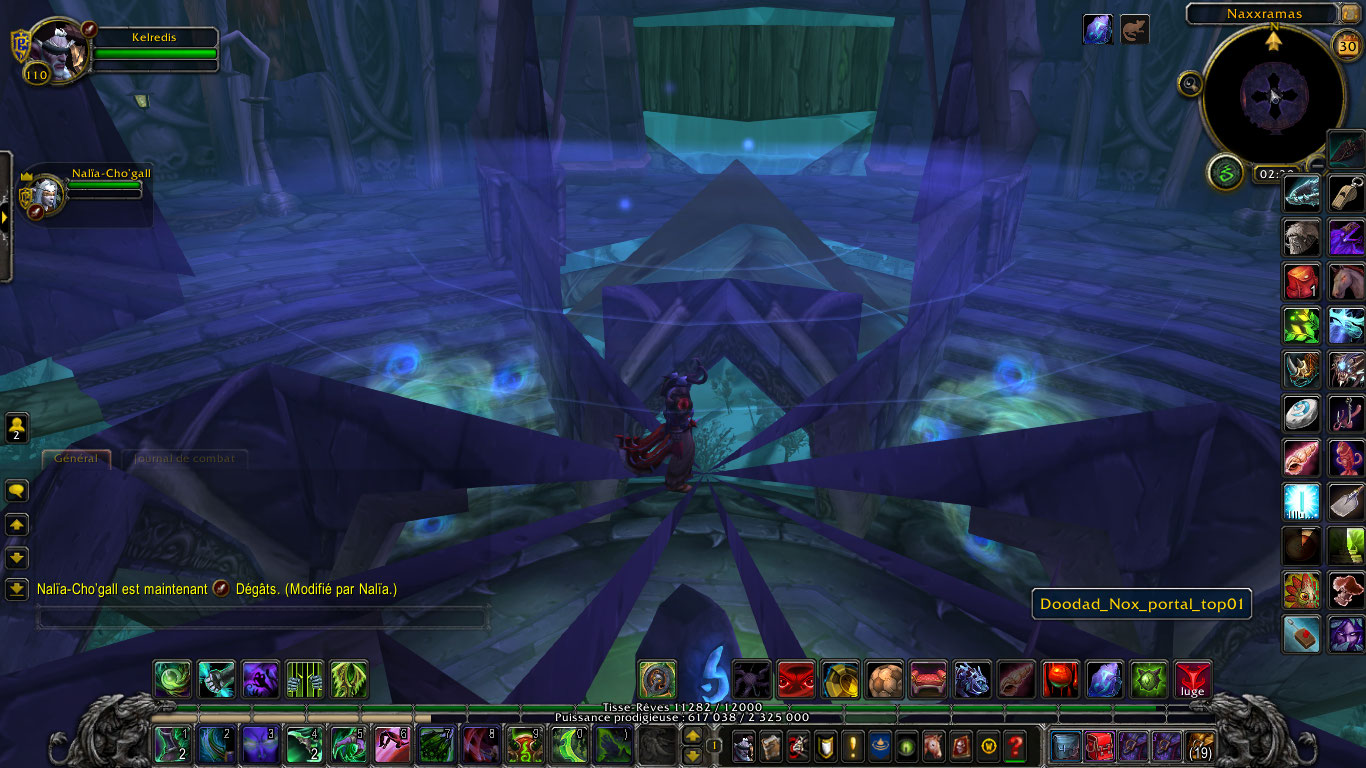The height and width of the screenshot is (768, 1366).
Task: Click the chat bubble icon to choose chat channel
Action: [x=16, y=490]
